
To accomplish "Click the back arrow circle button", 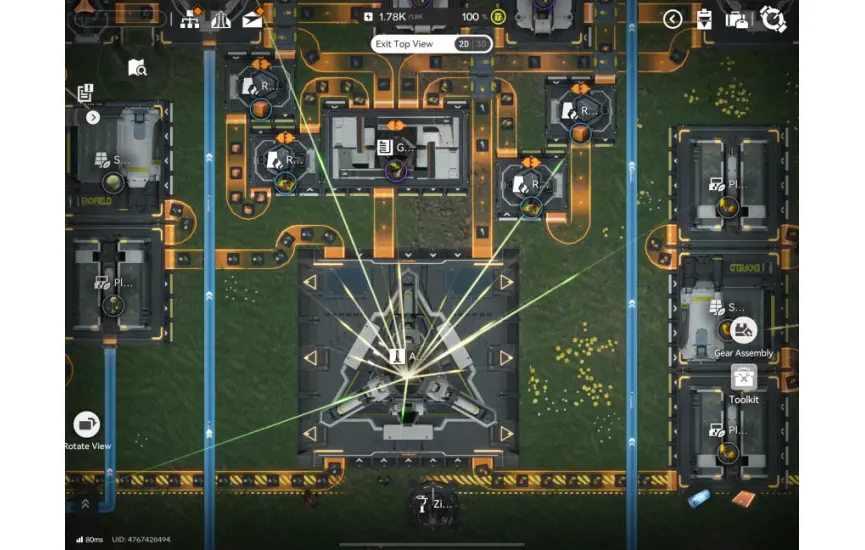I will pos(673,19).
